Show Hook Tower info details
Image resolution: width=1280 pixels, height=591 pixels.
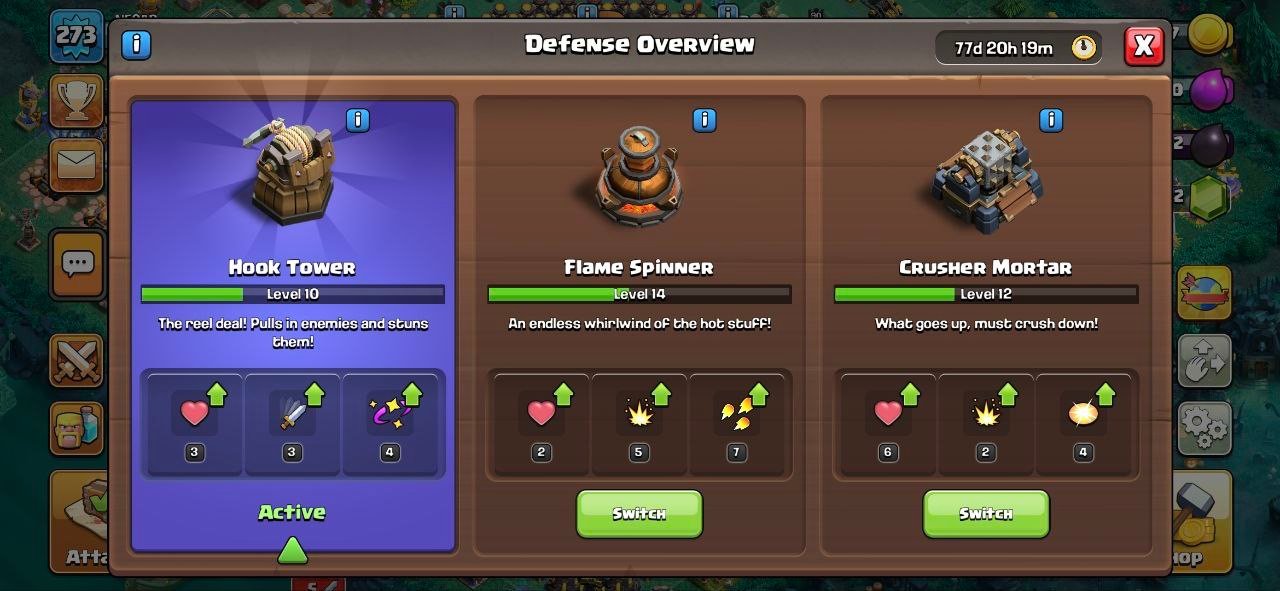tap(357, 121)
